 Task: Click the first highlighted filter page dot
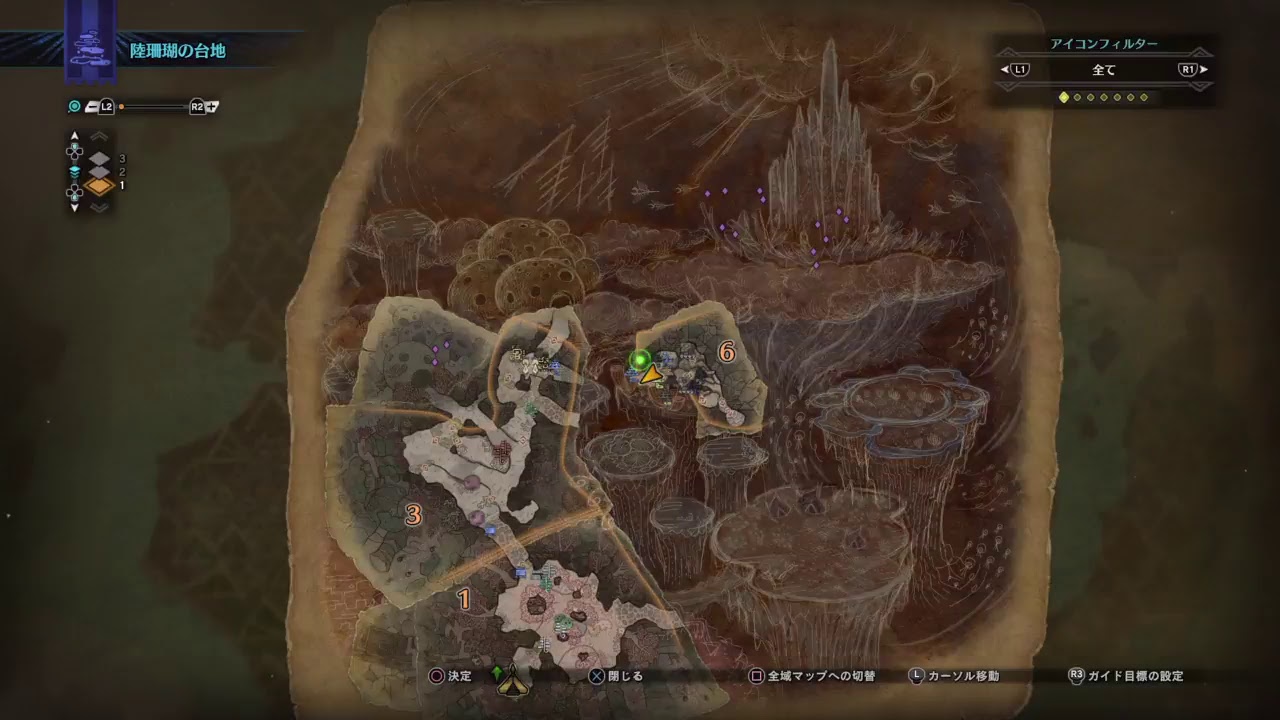click(x=1063, y=97)
